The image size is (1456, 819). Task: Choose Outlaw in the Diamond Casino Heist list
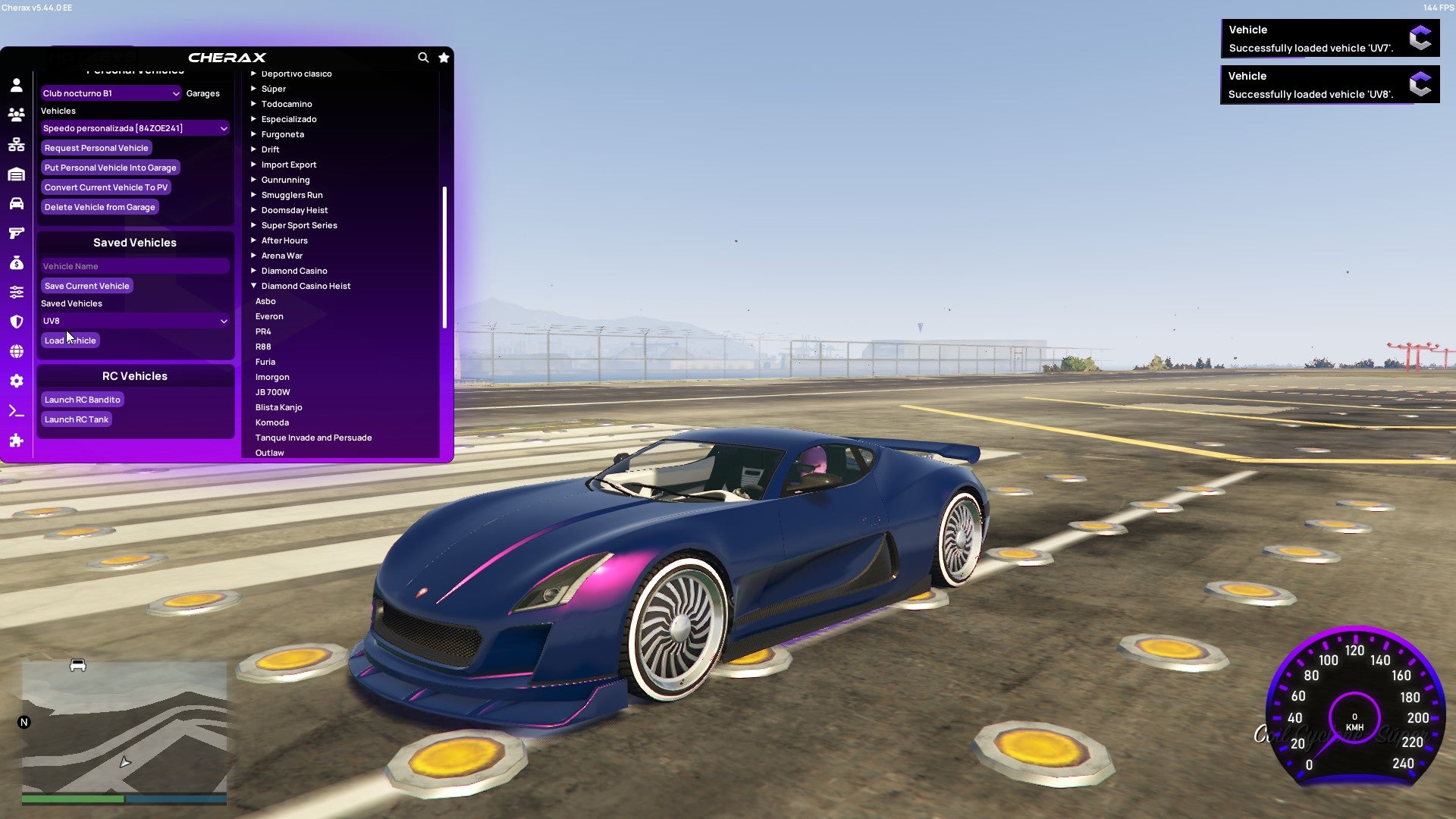(x=268, y=452)
